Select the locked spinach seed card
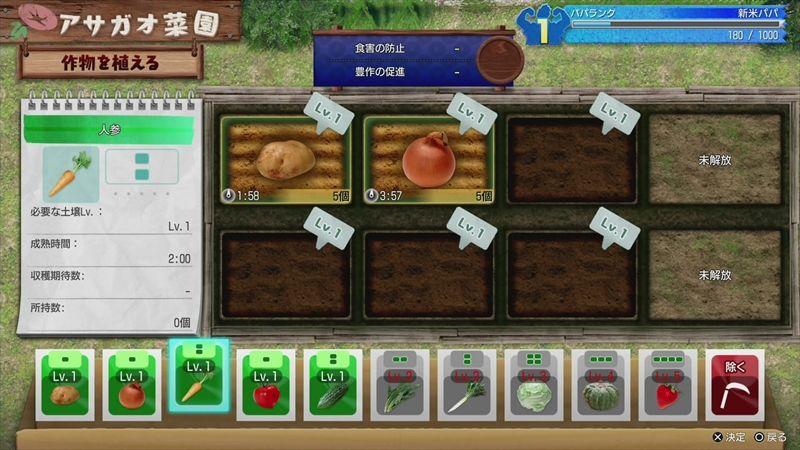Viewport: 800px width, 450px height. coord(400,385)
